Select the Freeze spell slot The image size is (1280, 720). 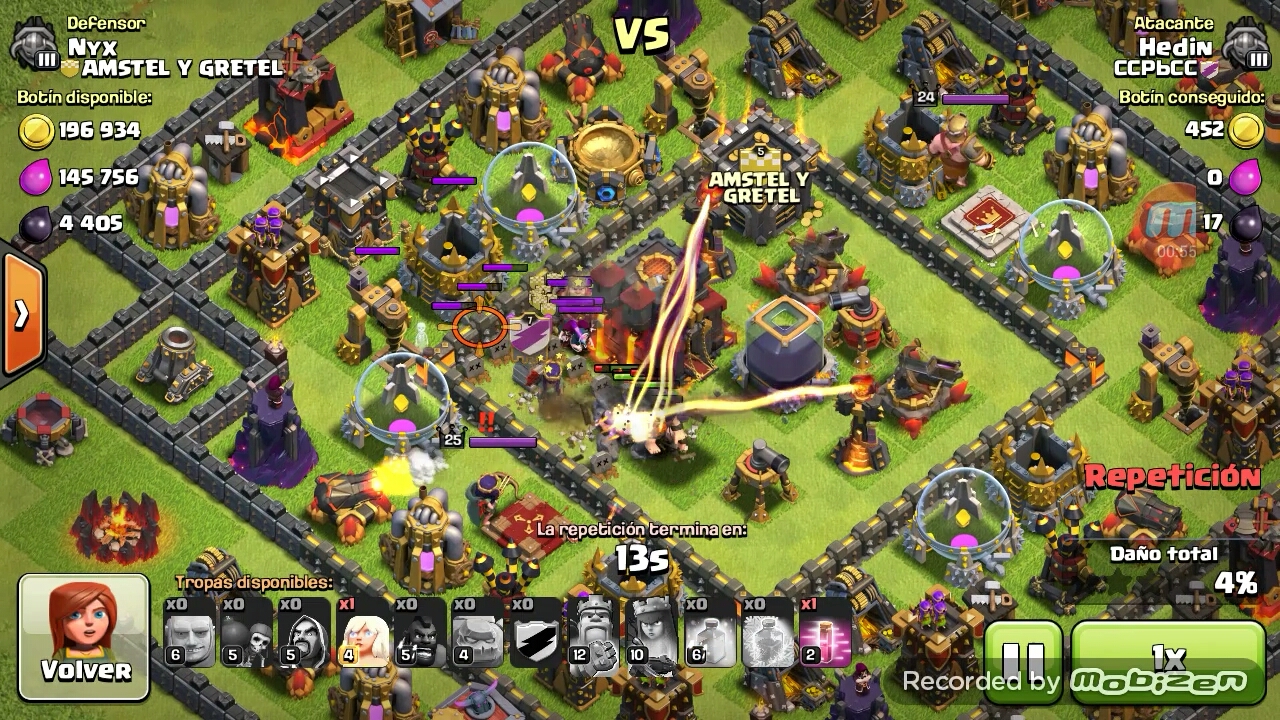pyautogui.click(x=767, y=633)
